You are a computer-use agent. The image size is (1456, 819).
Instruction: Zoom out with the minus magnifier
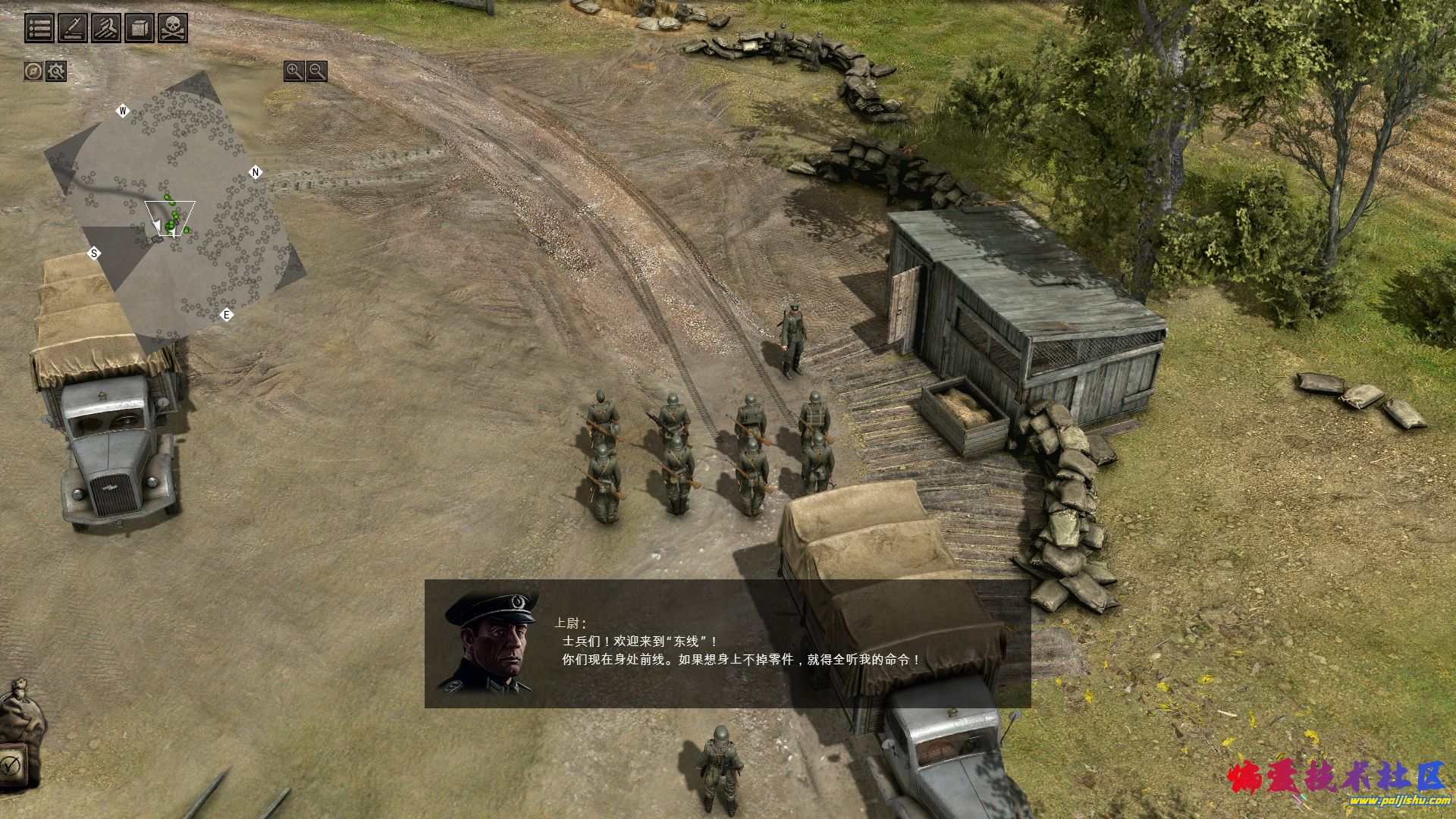pos(317,71)
